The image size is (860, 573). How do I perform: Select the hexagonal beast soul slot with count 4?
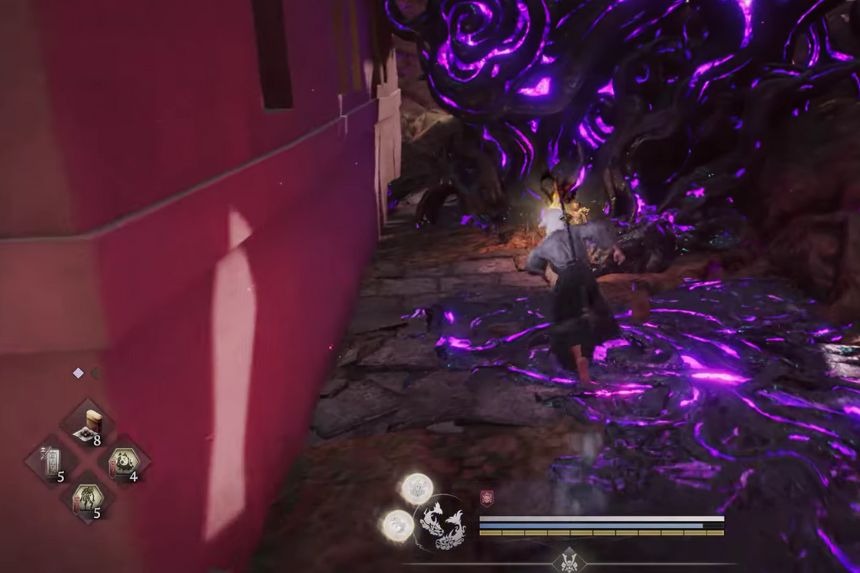click(124, 462)
